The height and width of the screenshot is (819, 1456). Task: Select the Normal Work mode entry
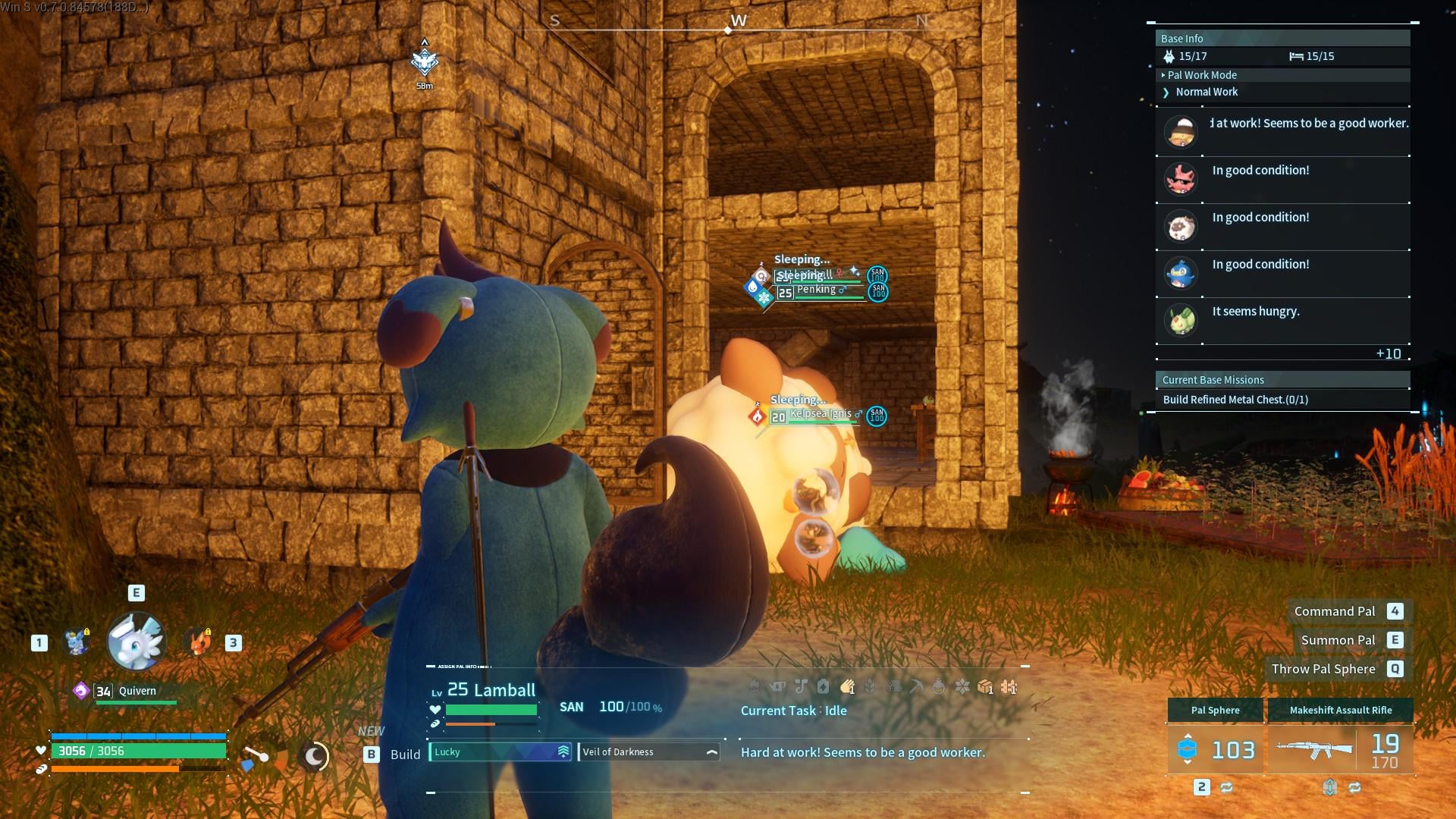(1206, 92)
